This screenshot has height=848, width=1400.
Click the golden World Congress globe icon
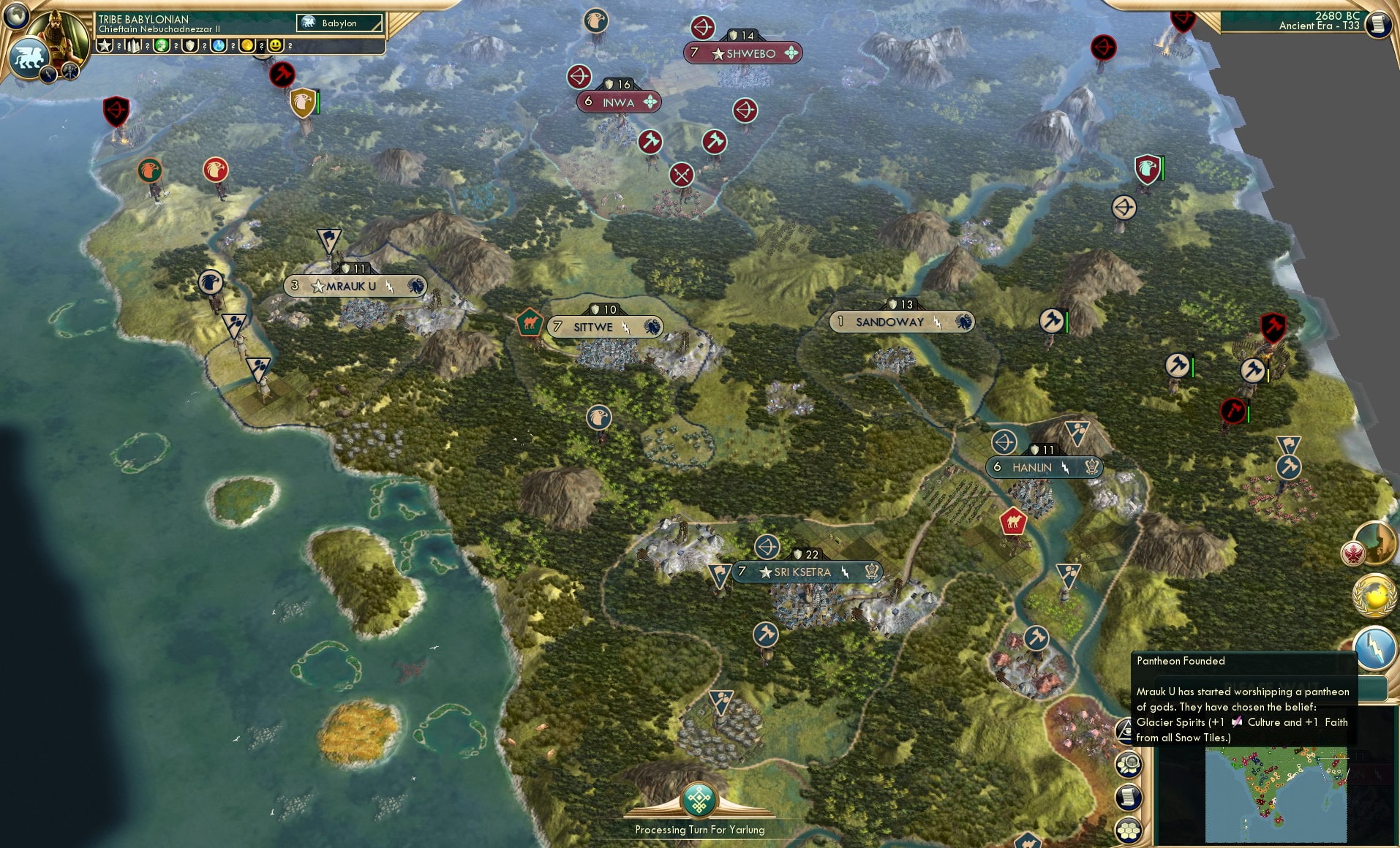click(x=1373, y=596)
